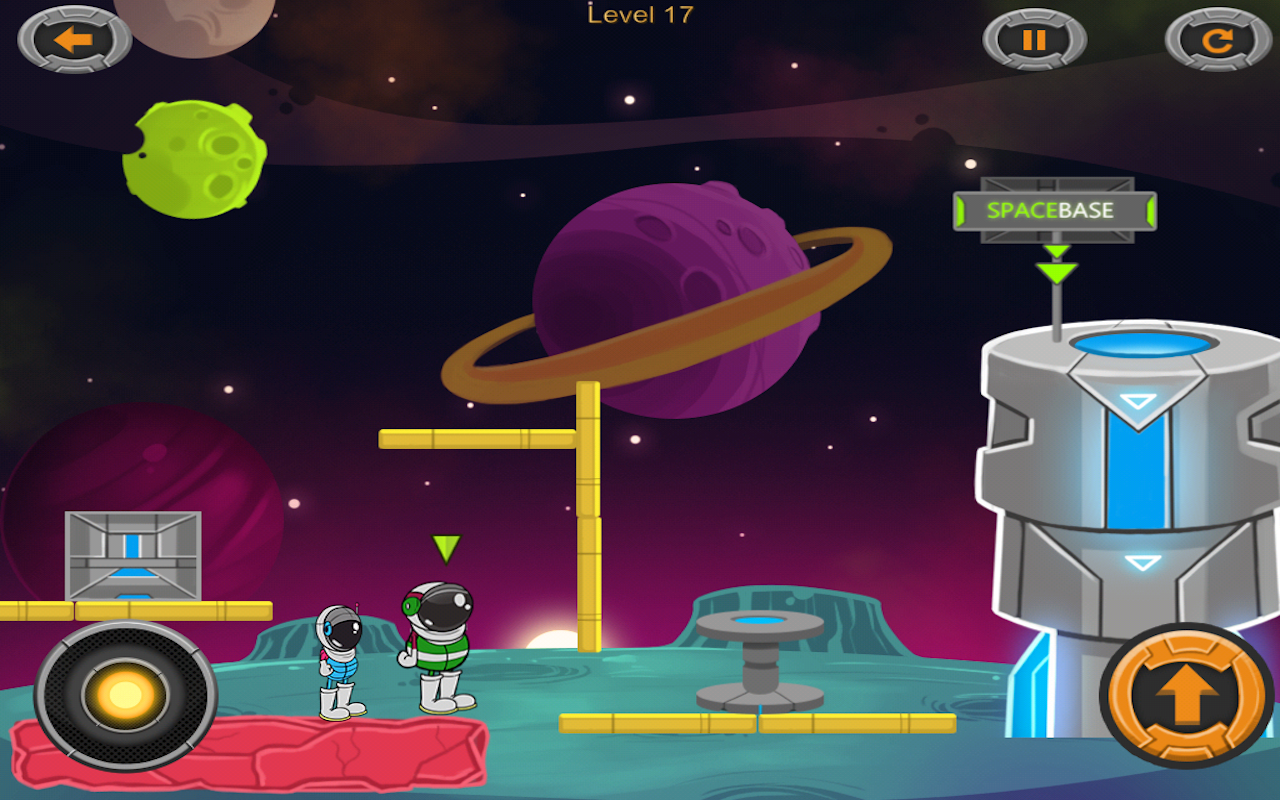Pause the game
Screen dimensions: 1280x800
coord(1034,41)
